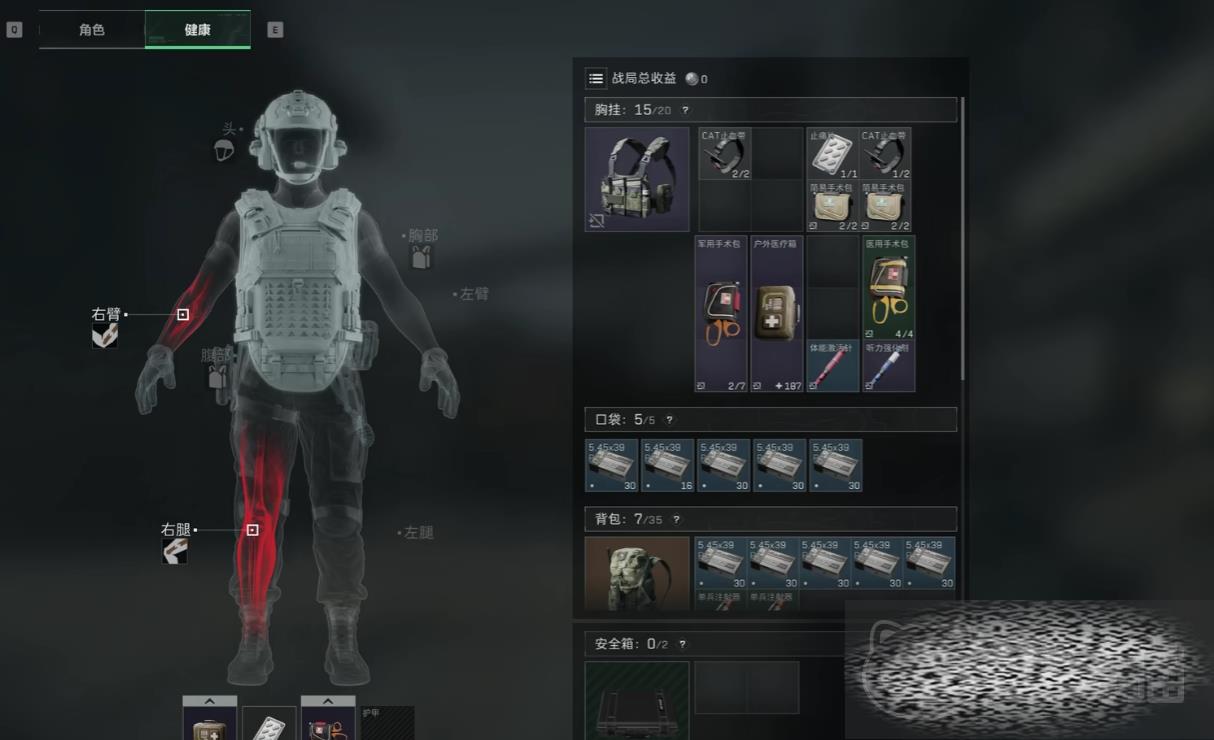The height and width of the screenshot is (740, 1214).
Task: Click the backpack equipment slot
Action: 637,573
